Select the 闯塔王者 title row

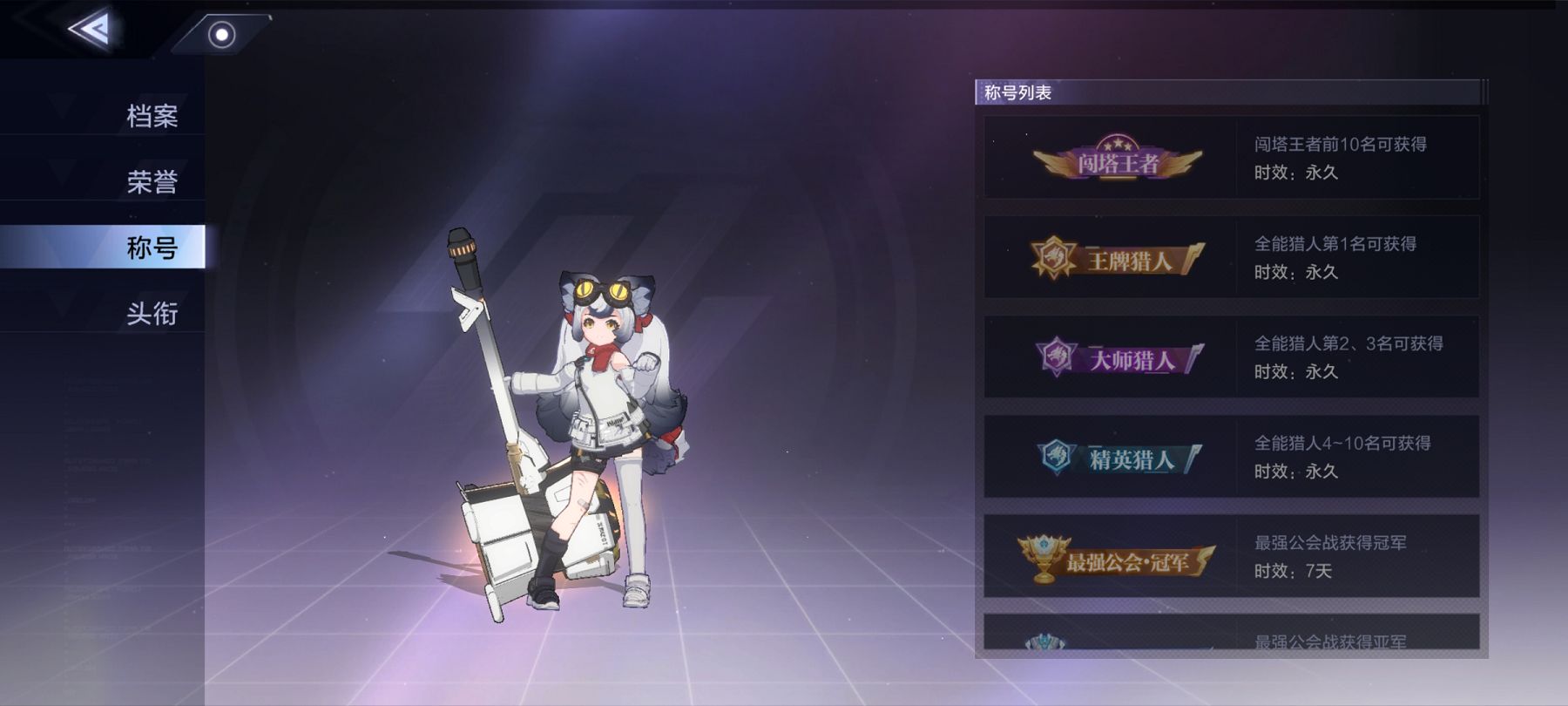pos(1231,158)
